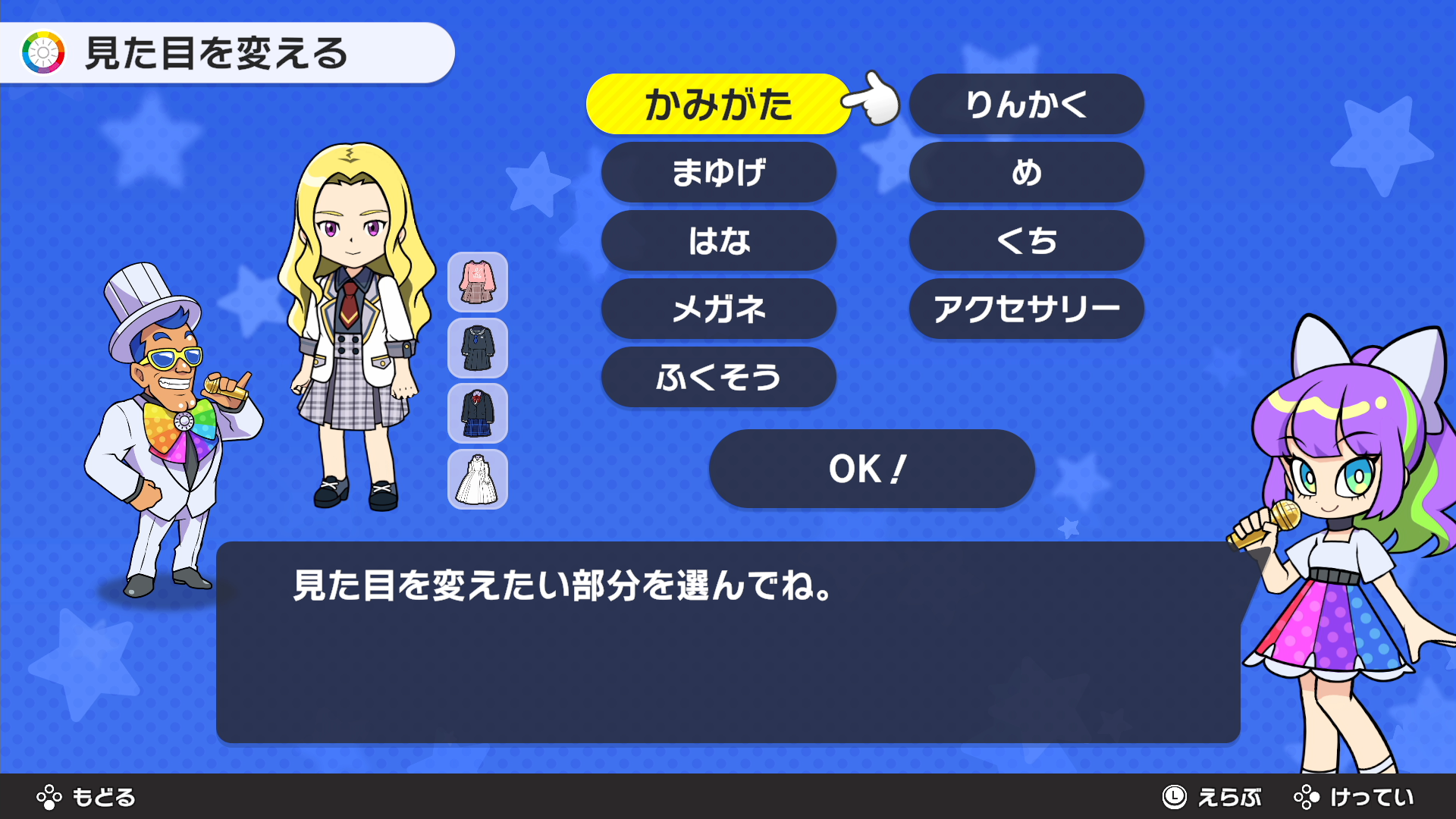
Task: Select the メガネ glasses option
Action: (x=718, y=309)
